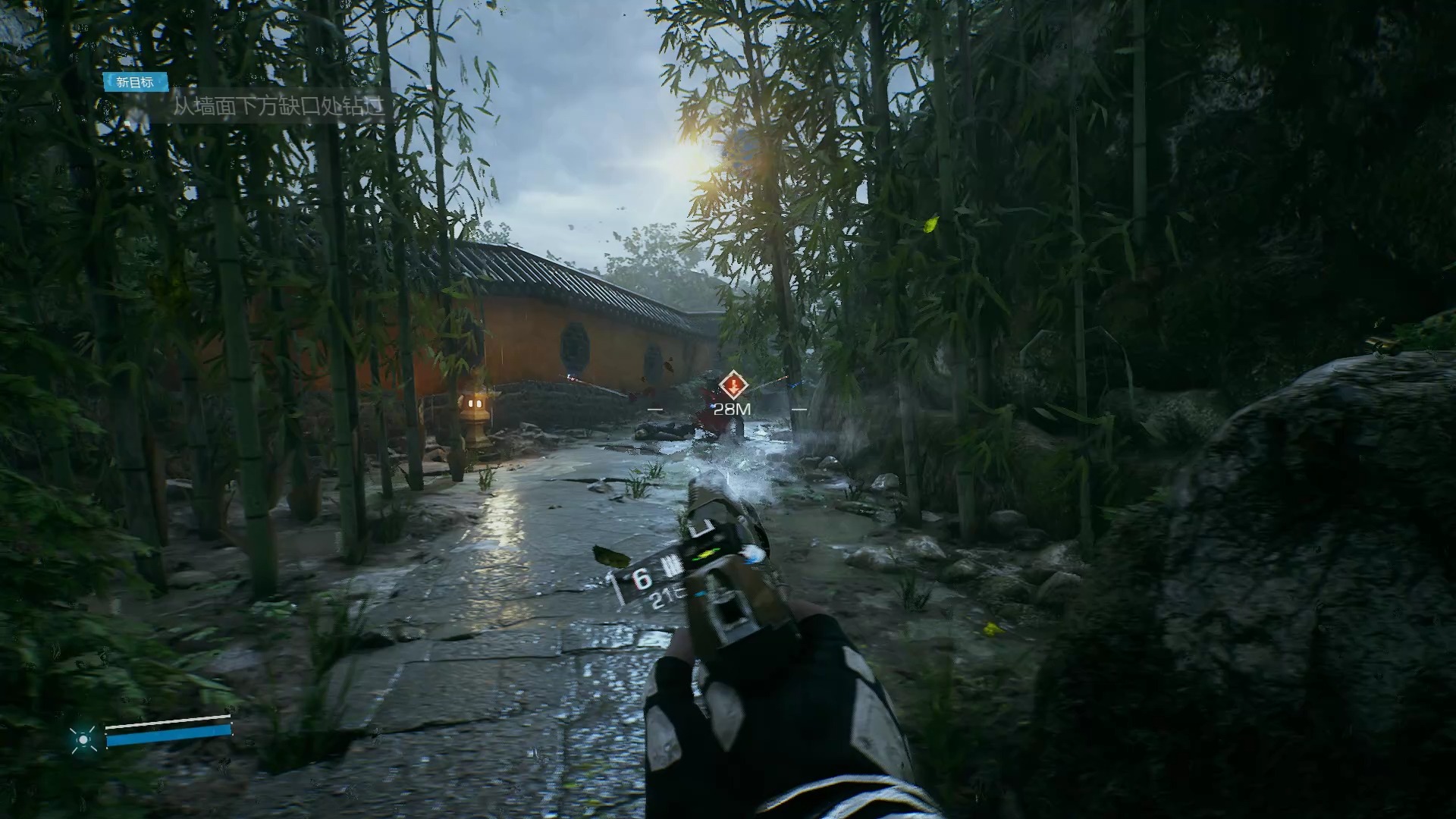Click the red diamond waypoint marker
This screenshot has width=1456, height=819.
point(733,385)
